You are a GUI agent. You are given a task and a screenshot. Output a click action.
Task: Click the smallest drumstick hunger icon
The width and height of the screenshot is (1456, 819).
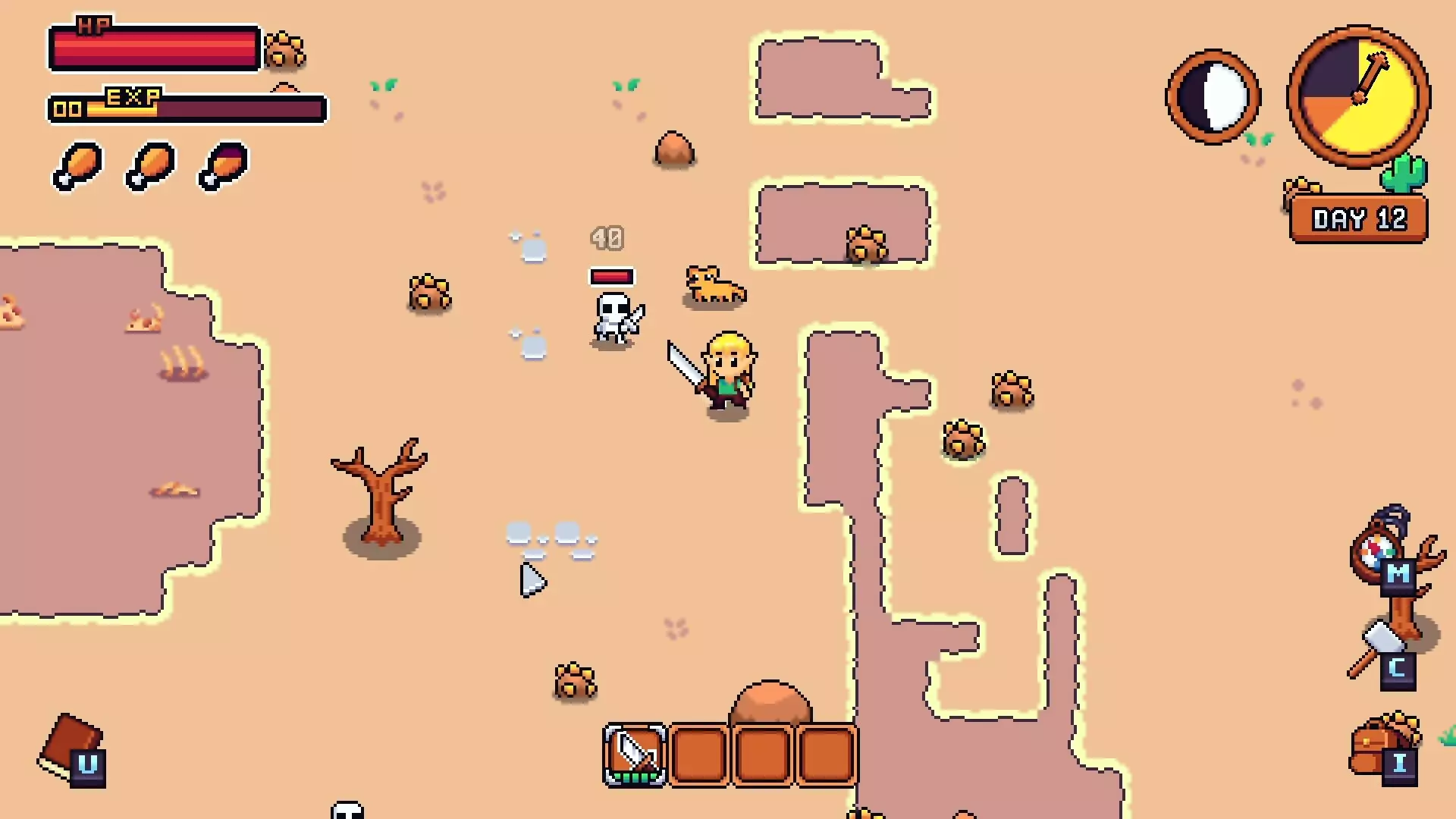tap(220, 168)
